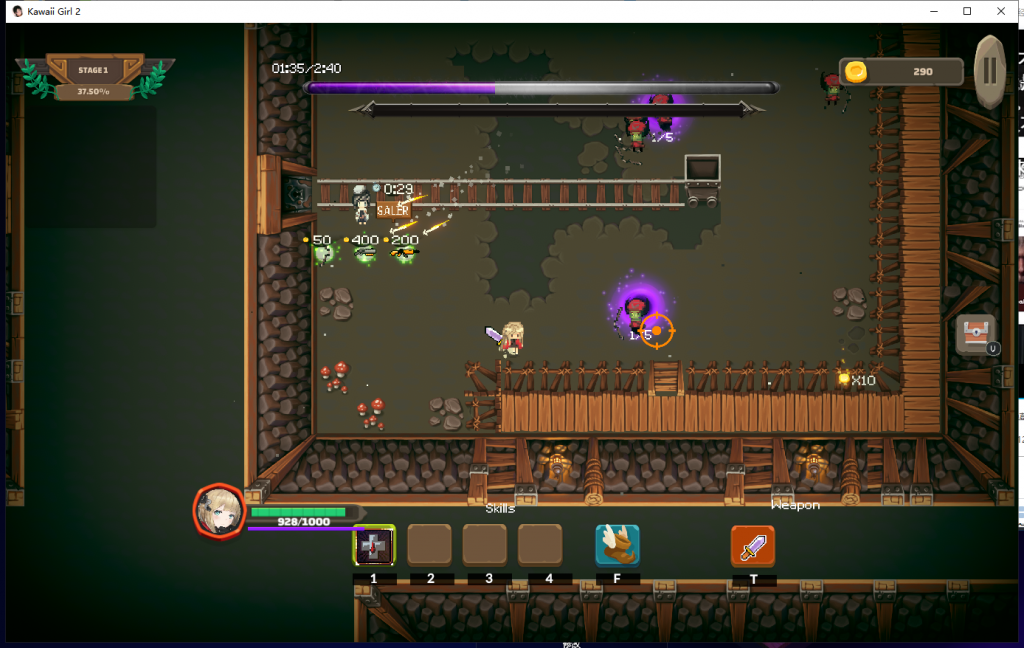Pause the game with the stone button
The height and width of the screenshot is (648, 1024).
(x=989, y=71)
